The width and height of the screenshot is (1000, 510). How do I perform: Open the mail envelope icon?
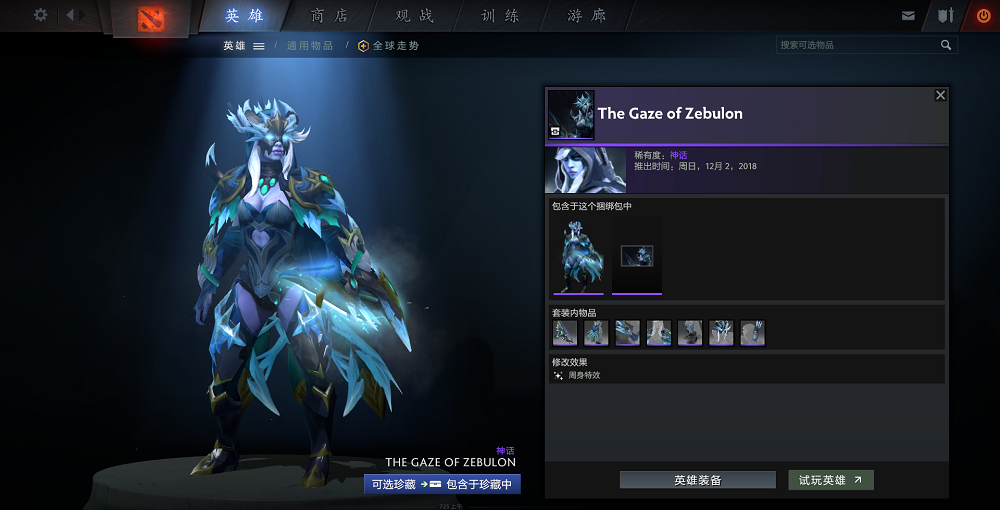[x=908, y=16]
